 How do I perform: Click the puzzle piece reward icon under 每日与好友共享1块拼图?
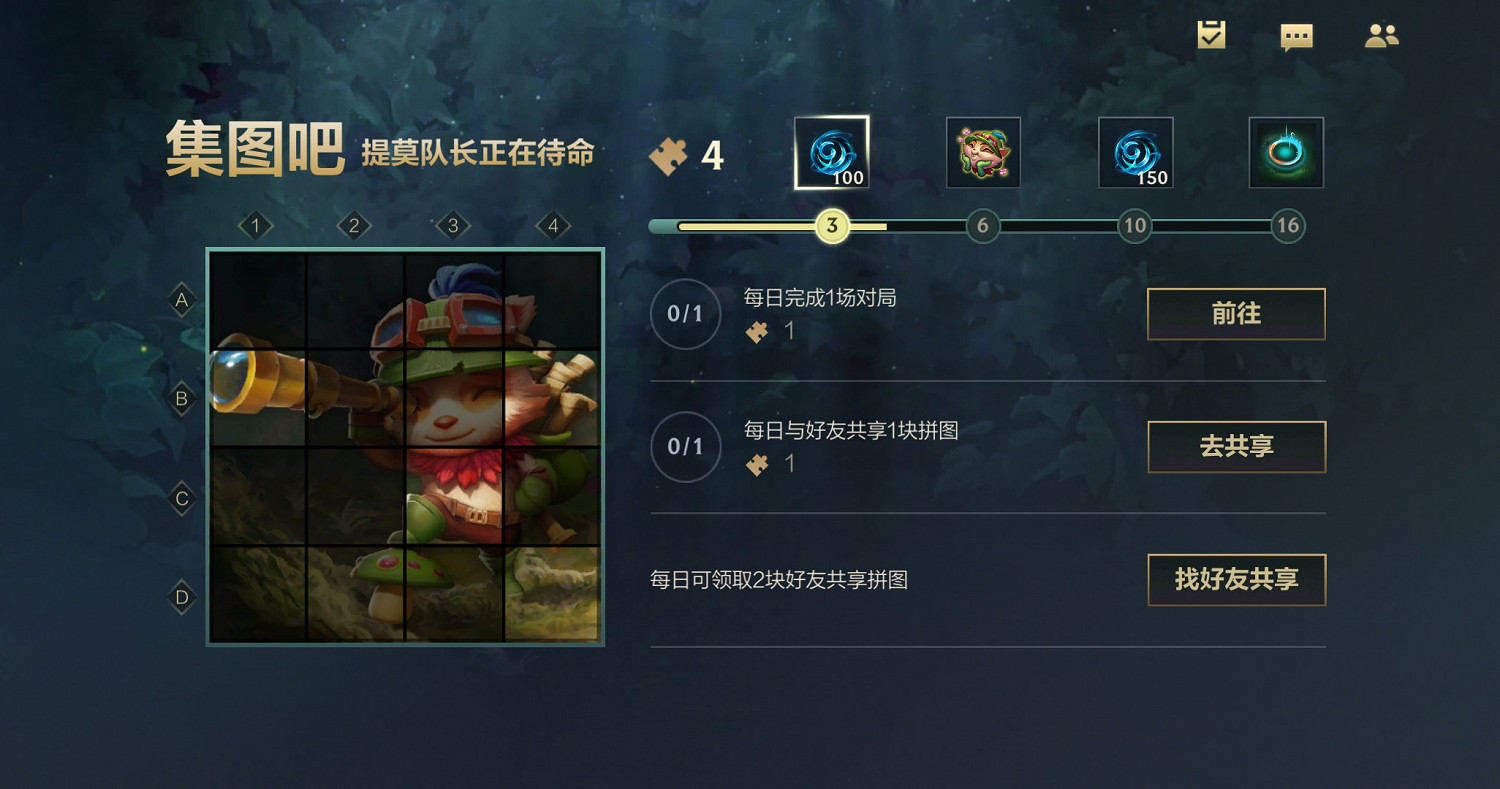(x=758, y=464)
